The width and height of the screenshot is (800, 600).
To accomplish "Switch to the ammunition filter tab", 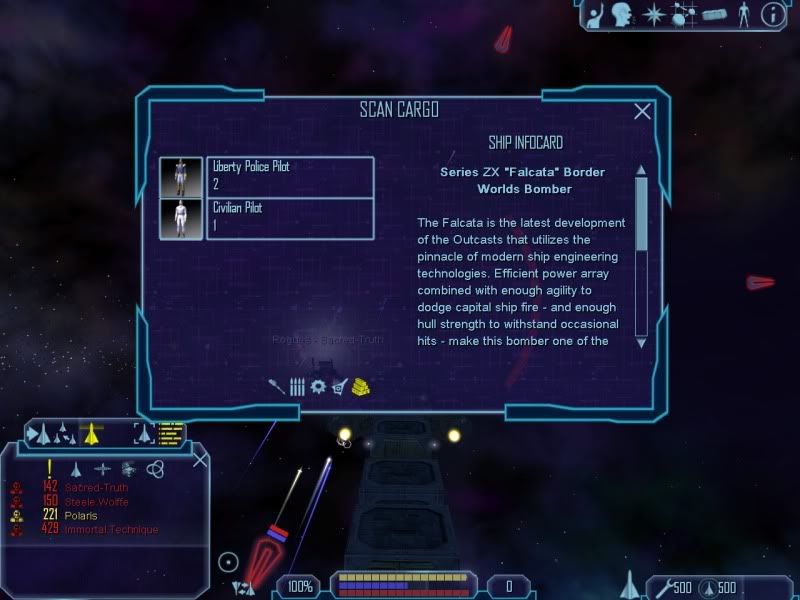I will point(297,386).
